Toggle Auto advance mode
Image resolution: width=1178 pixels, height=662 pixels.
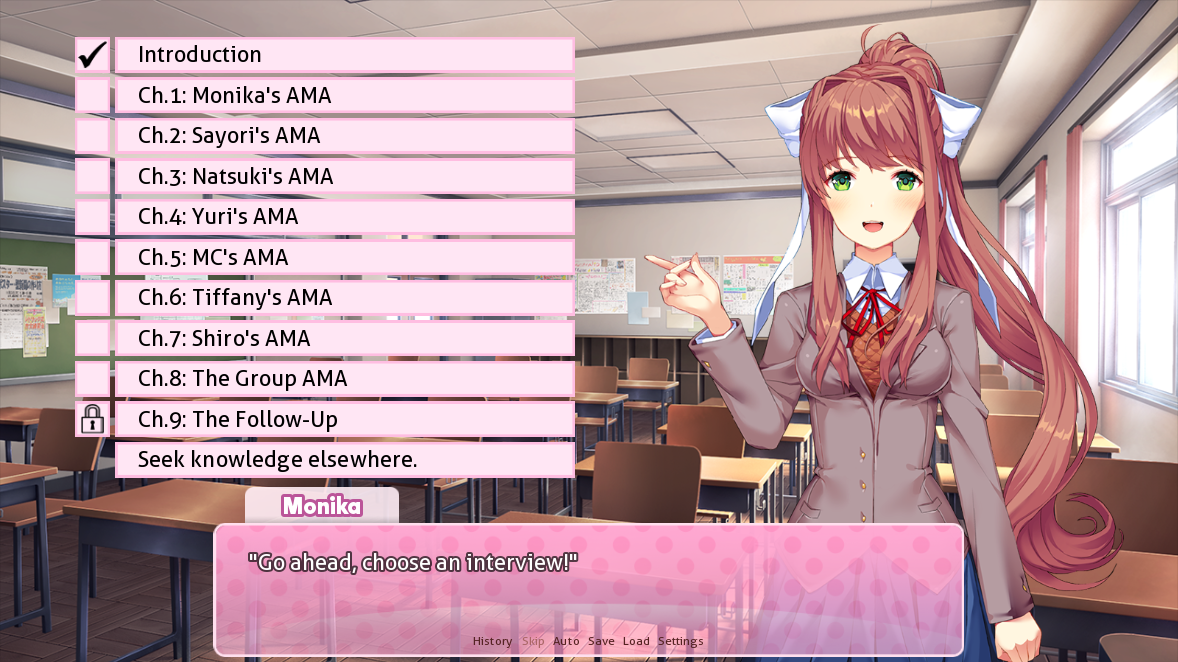pos(566,641)
